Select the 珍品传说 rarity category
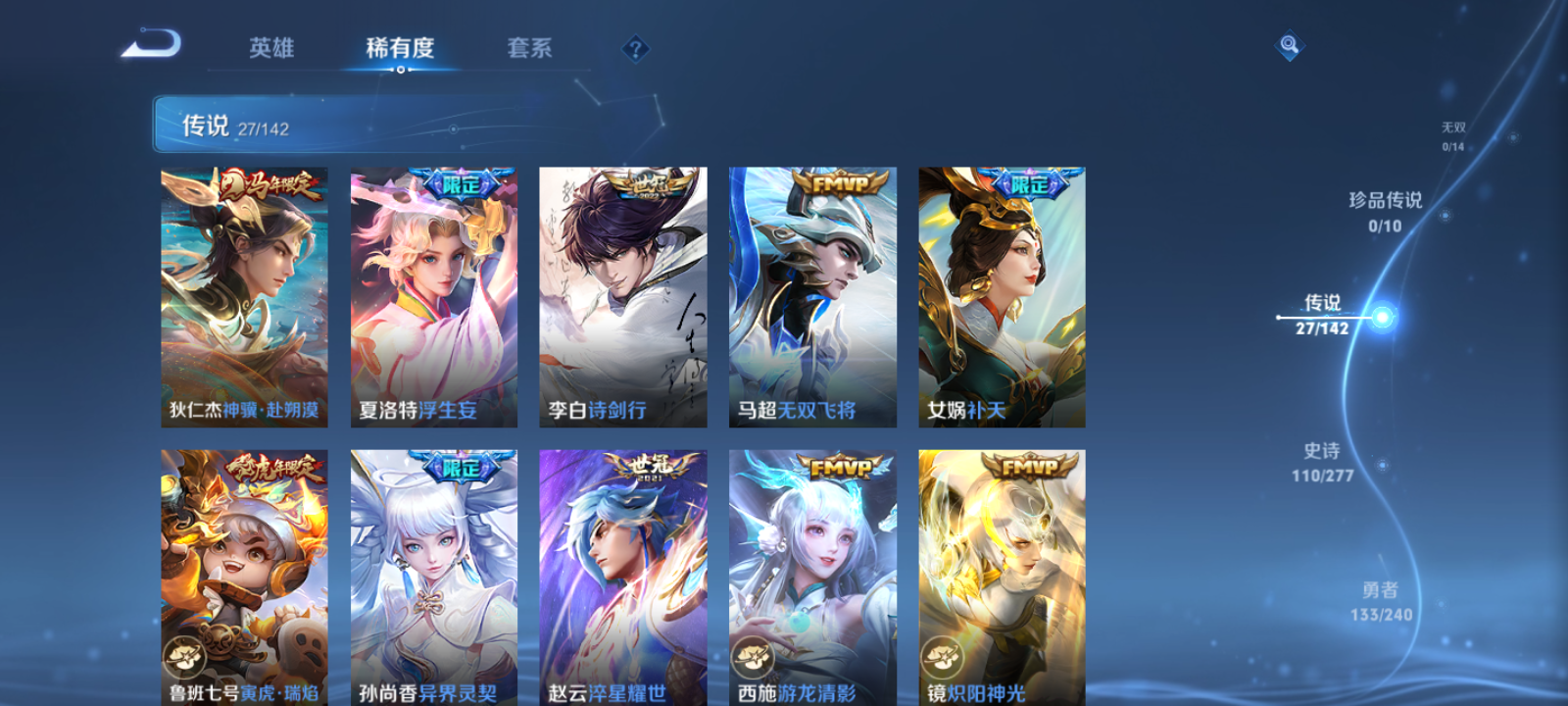This screenshot has height=706, width=1568. [1387, 208]
